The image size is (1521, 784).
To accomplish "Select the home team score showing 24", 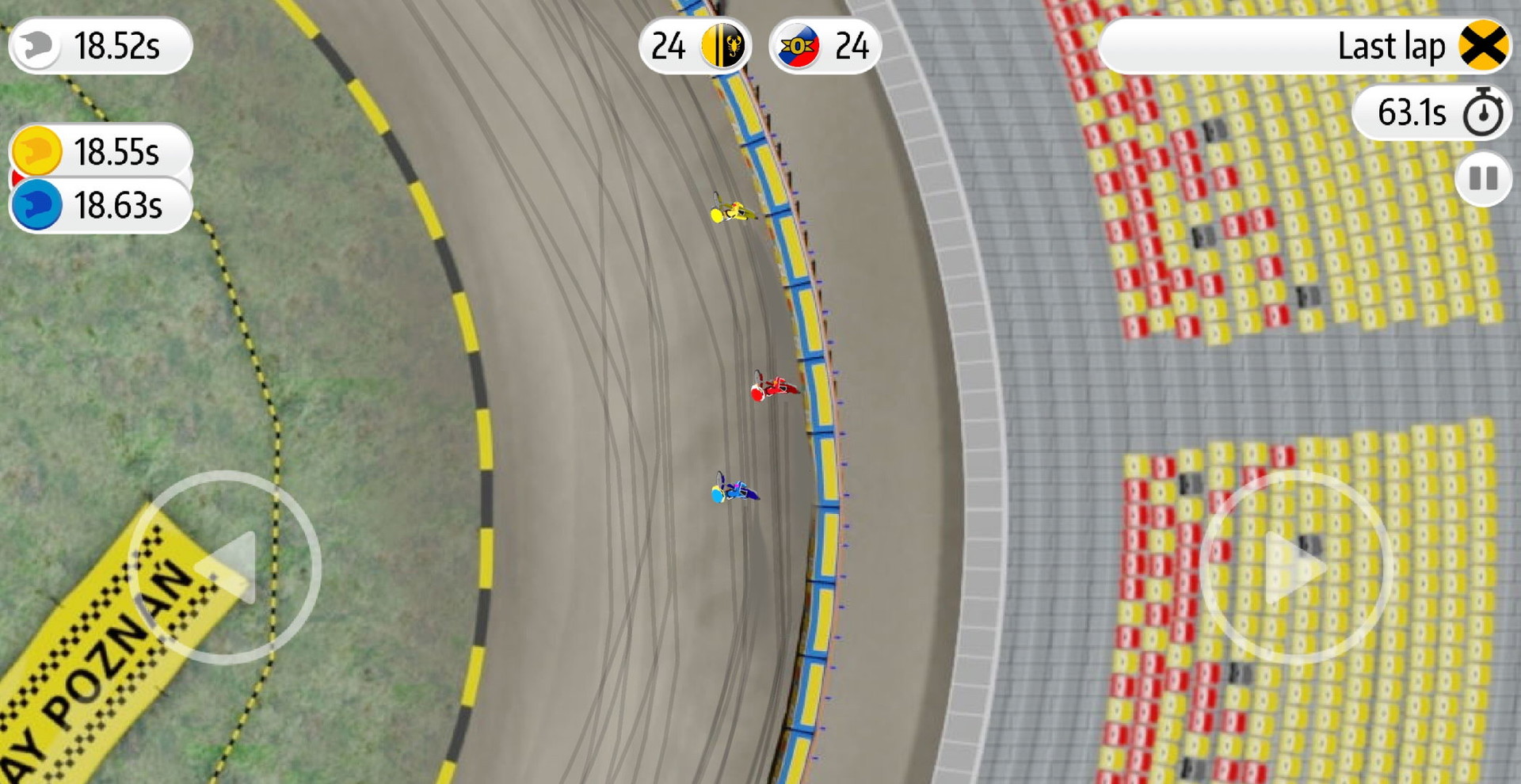I will pos(669,46).
